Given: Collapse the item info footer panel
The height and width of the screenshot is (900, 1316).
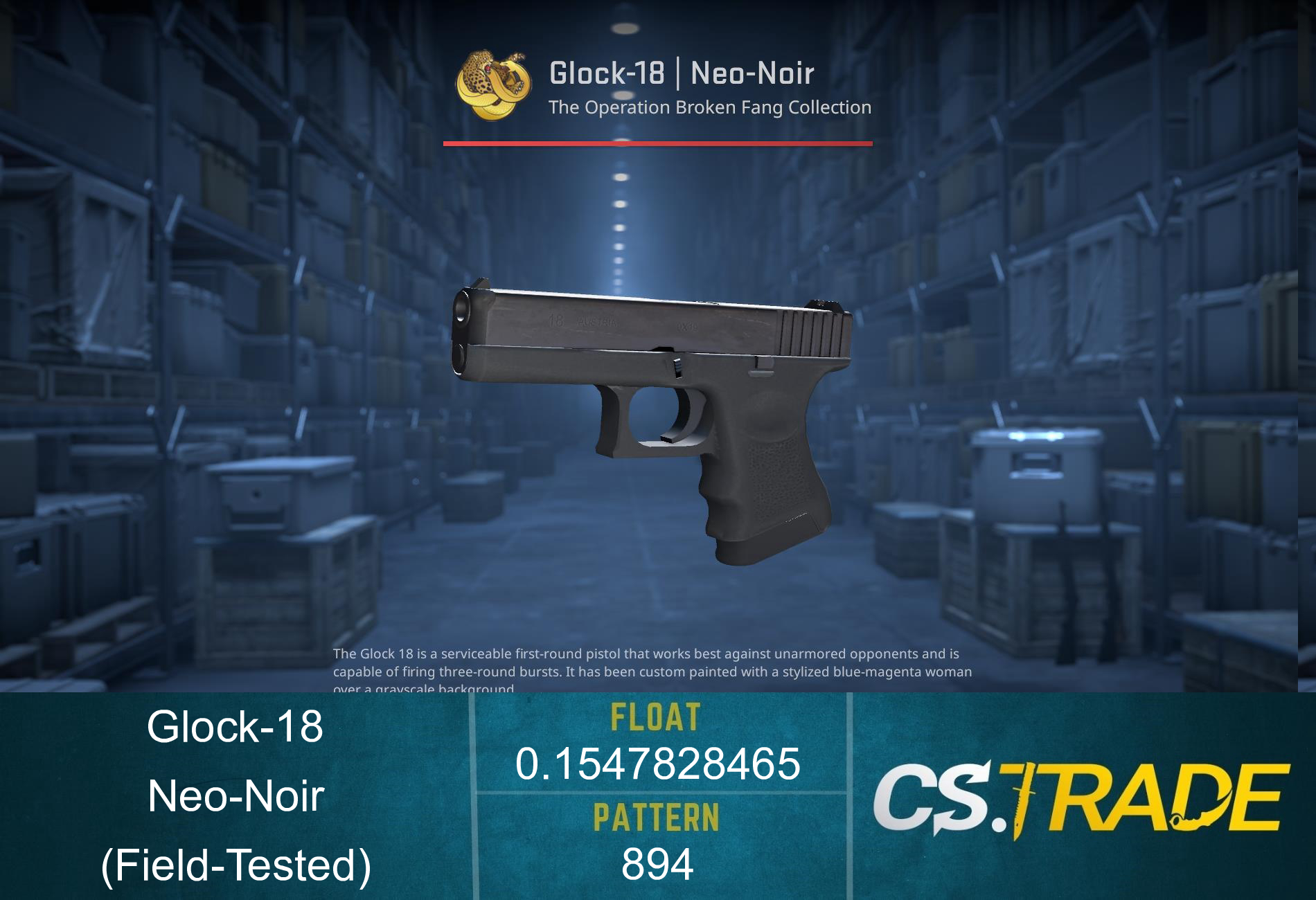Looking at the screenshot, I should [658, 796].
